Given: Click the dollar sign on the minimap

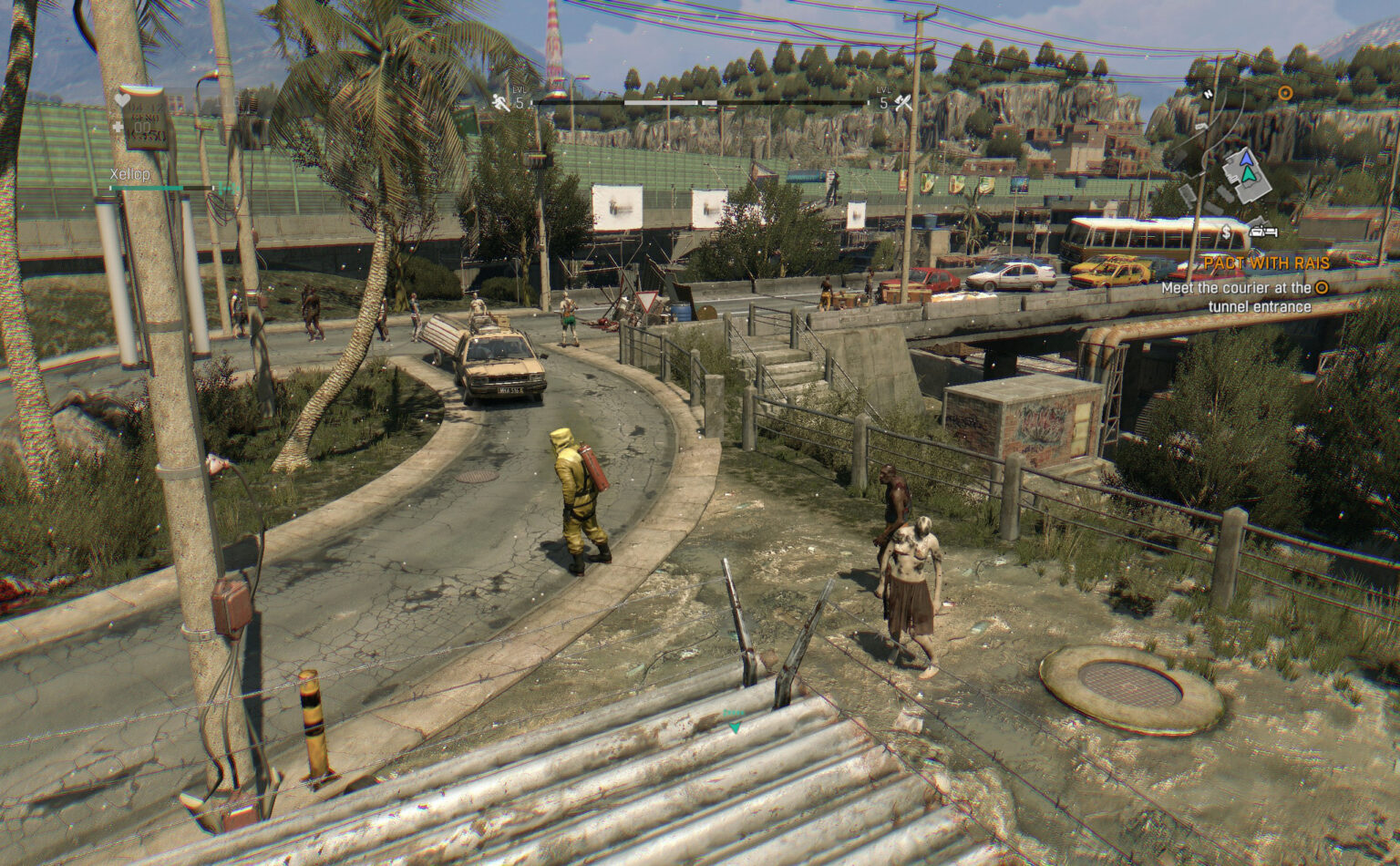Looking at the screenshot, I should pos(1226,232).
